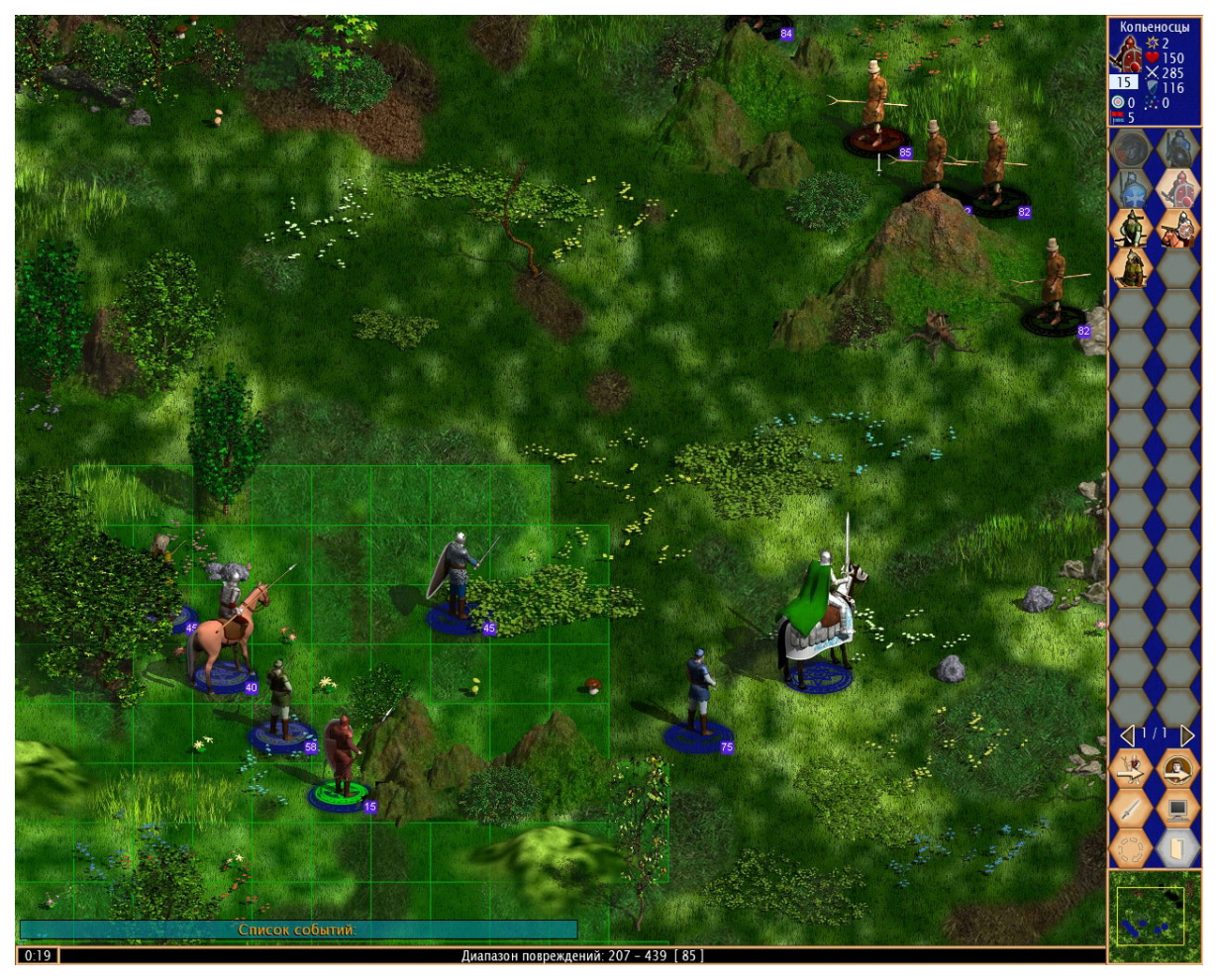Select the green-caped mounted knight unit

(x=818, y=619)
